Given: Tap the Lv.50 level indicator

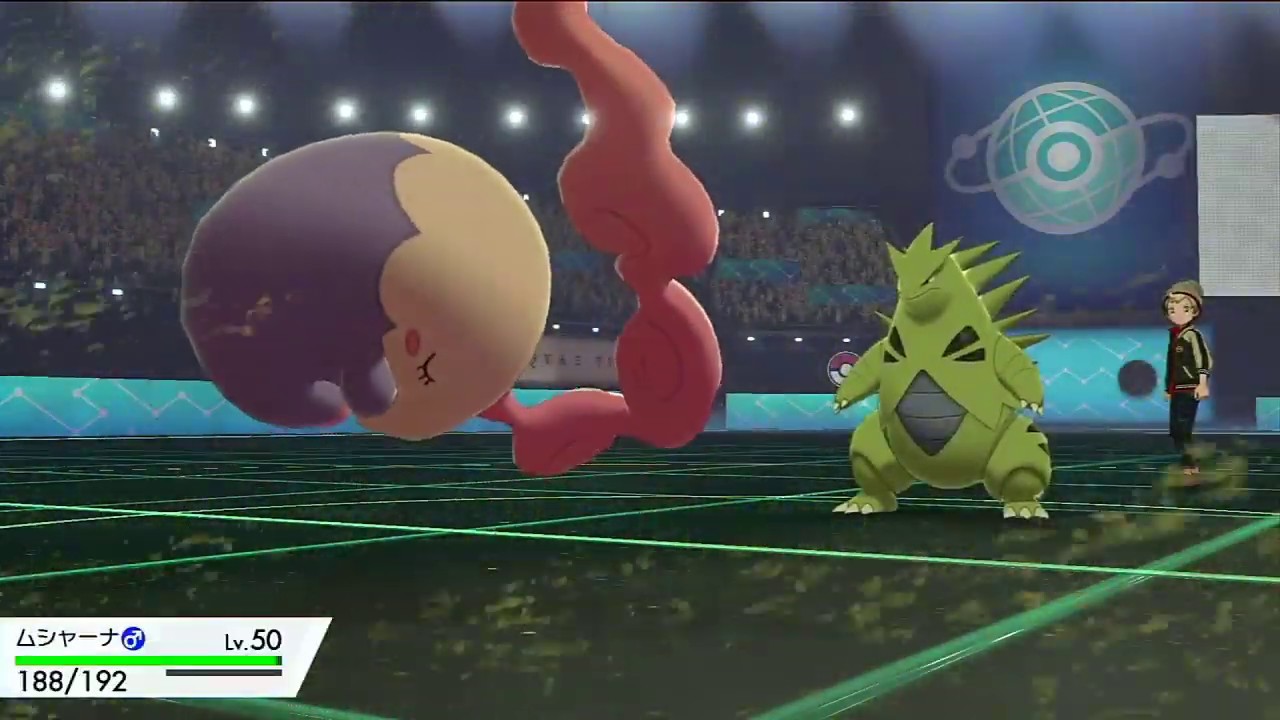Looking at the screenshot, I should pos(251,641).
